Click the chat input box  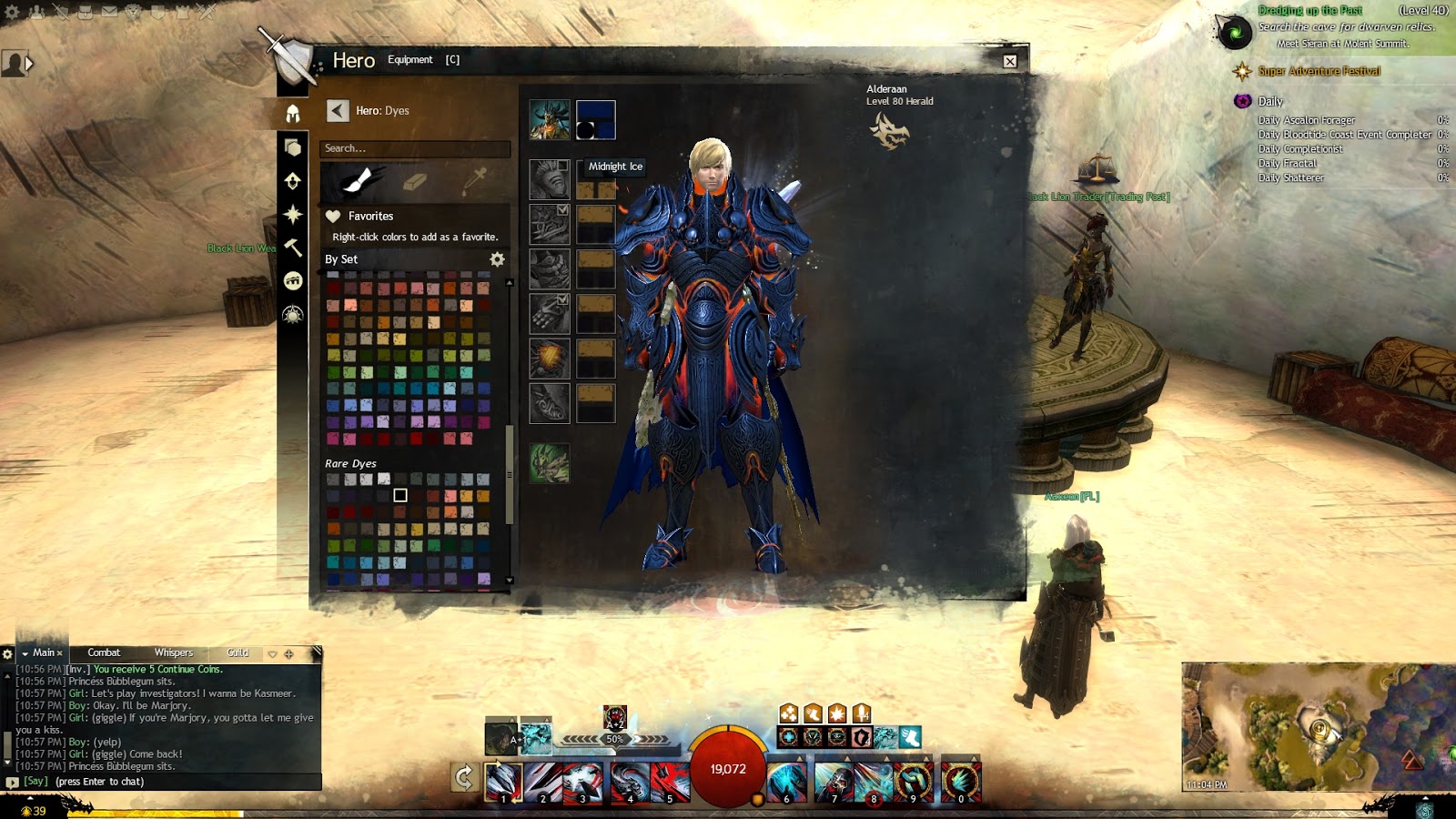182,782
